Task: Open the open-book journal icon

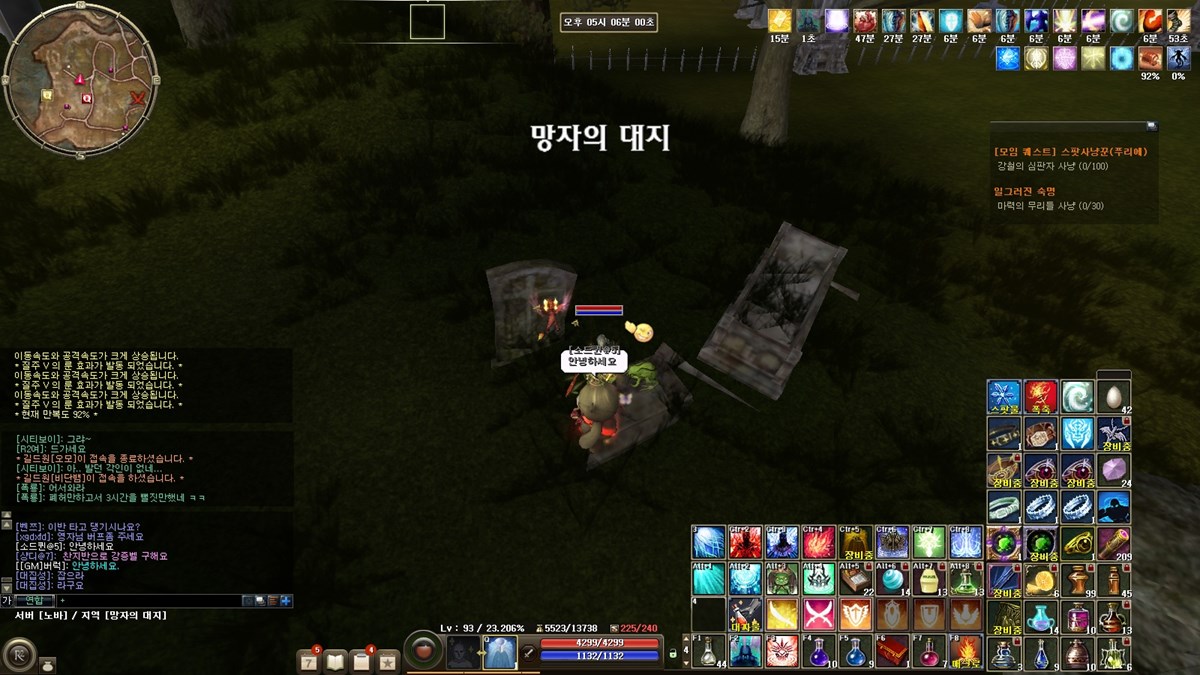Action: point(335,660)
